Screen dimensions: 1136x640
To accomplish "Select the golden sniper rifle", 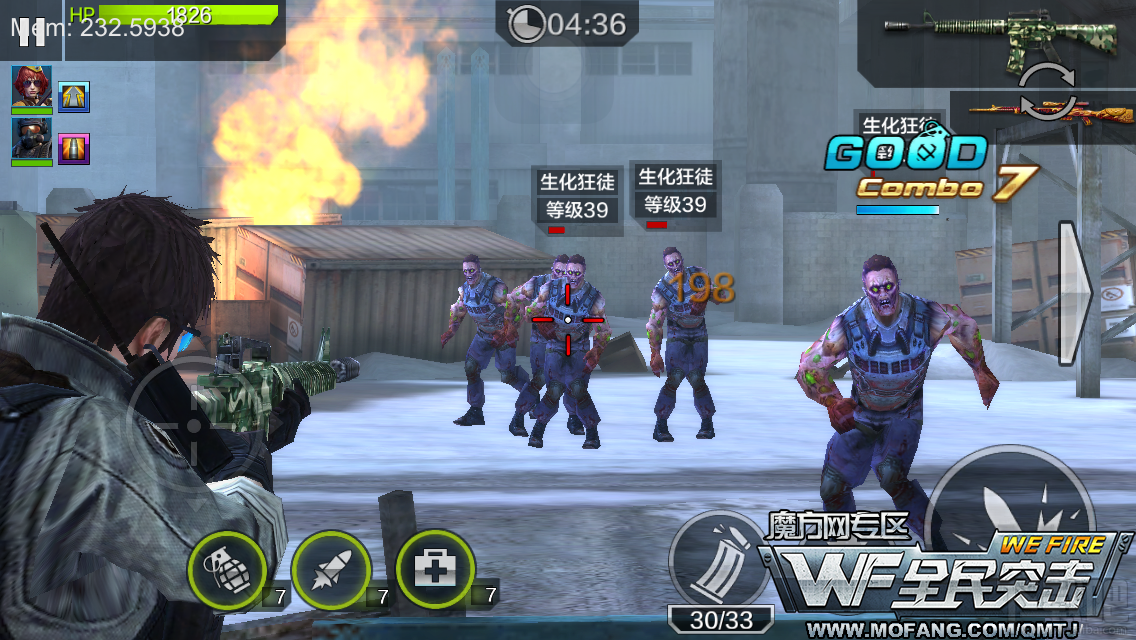I will (x=1050, y=113).
